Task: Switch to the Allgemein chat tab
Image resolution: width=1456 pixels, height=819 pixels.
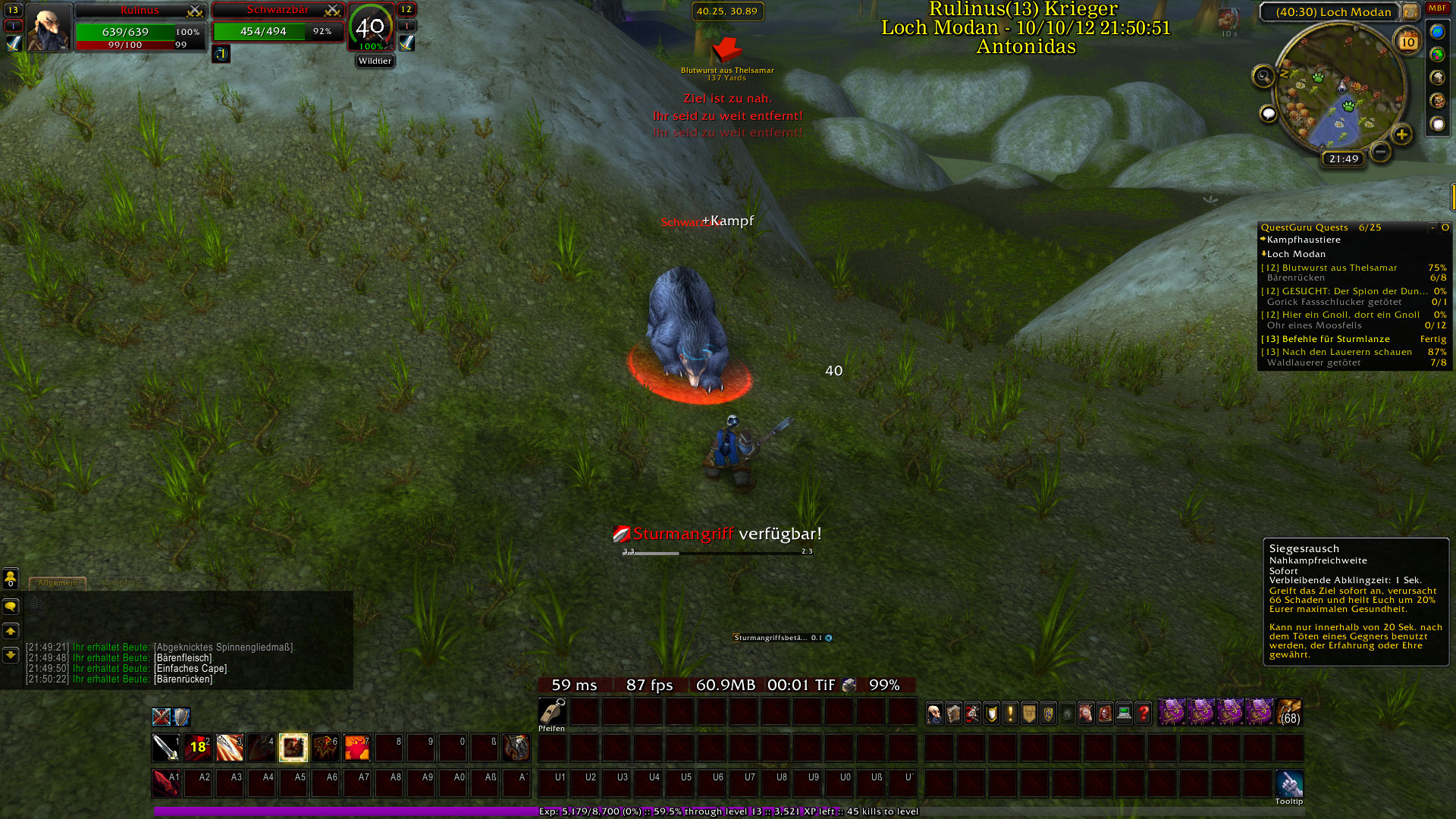Action: (x=58, y=583)
